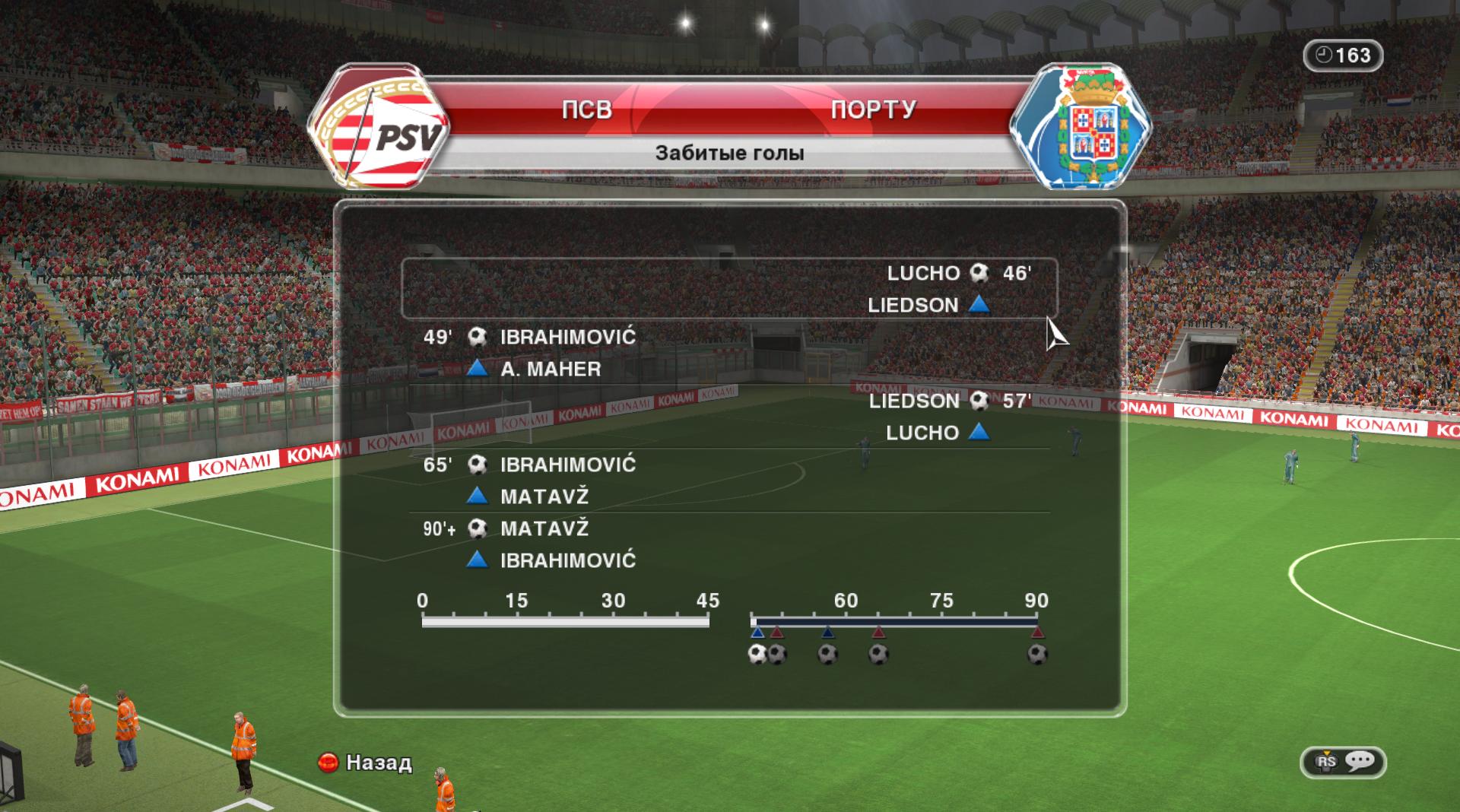Select Lucho's 46' goal row
The image size is (1460, 812).
coord(728,288)
